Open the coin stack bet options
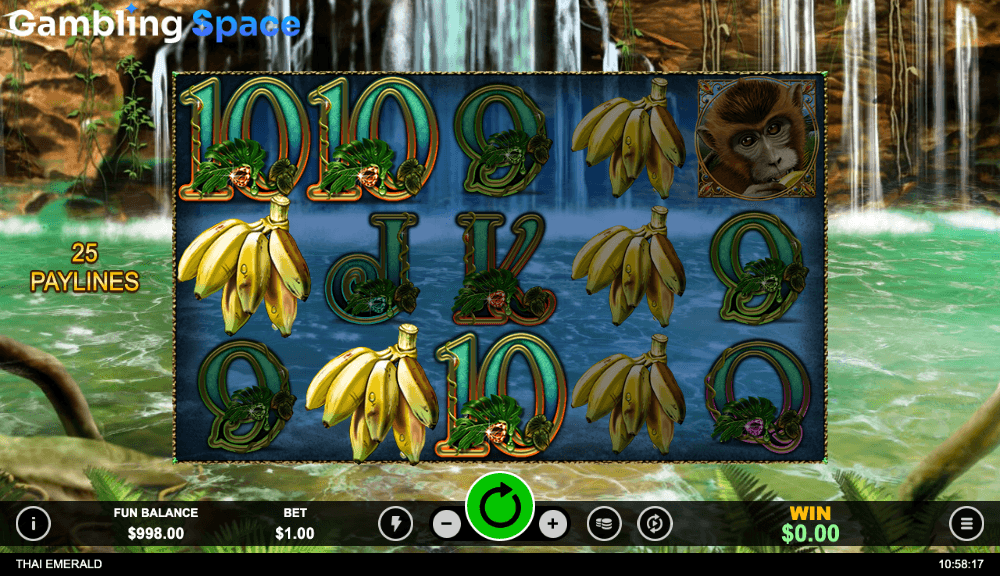 point(604,523)
